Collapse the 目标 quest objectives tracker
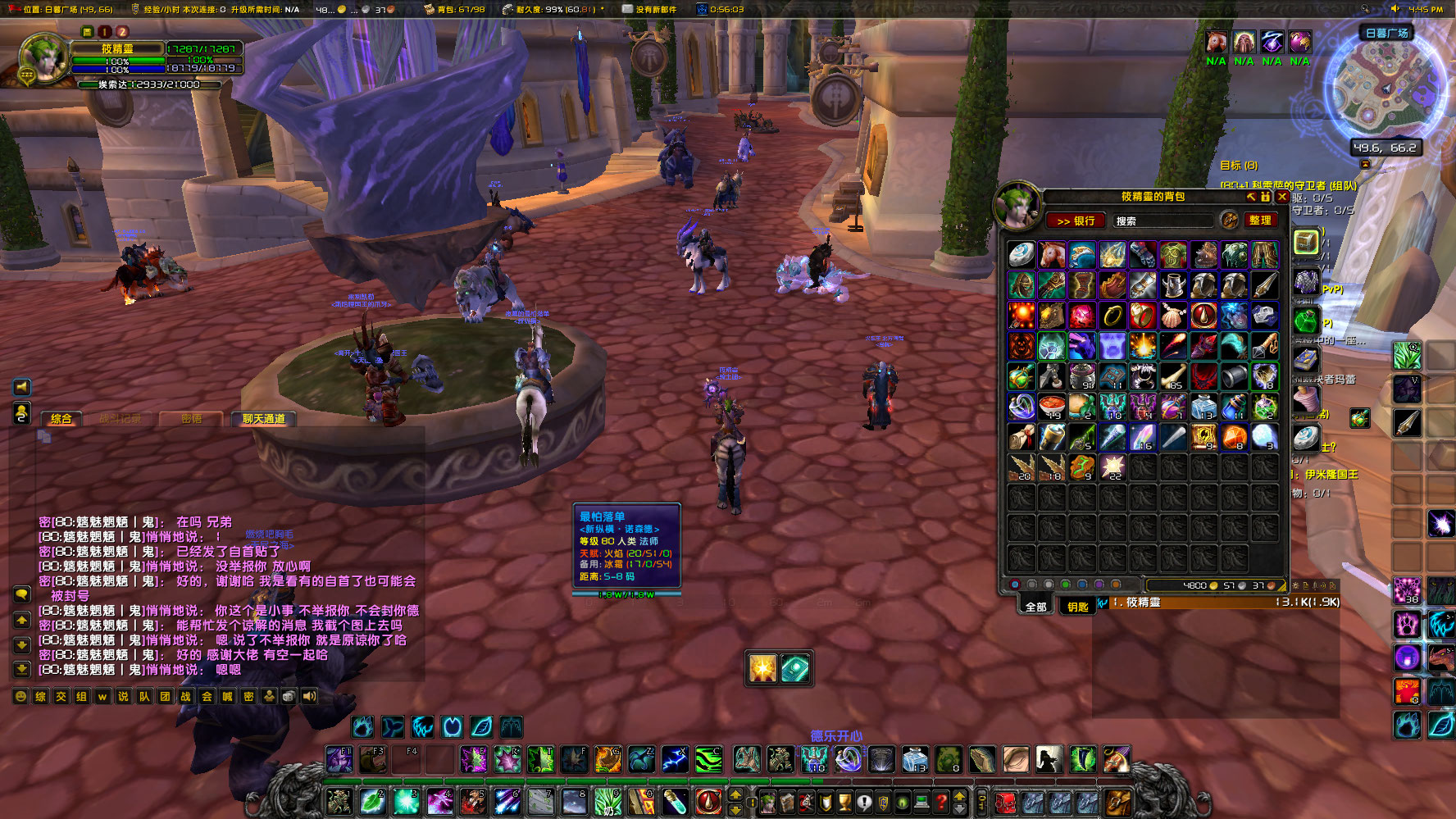The height and width of the screenshot is (819, 1456). [1365, 164]
